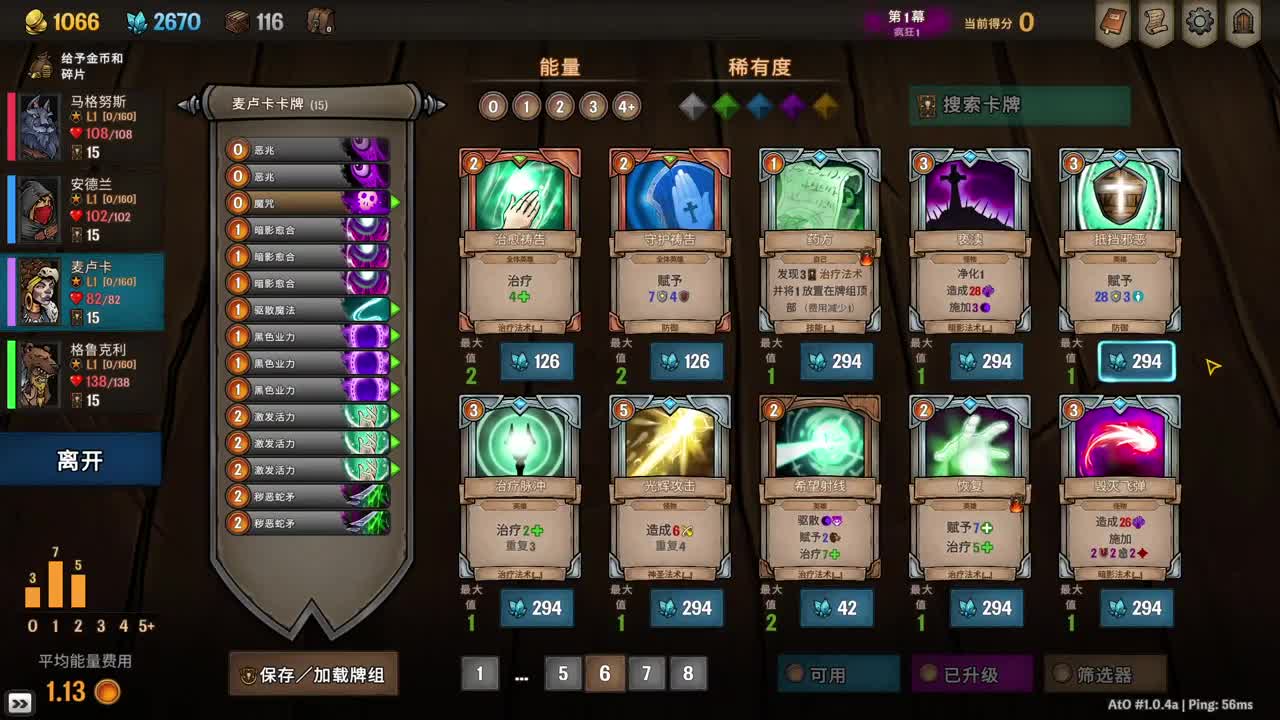This screenshot has width=1280, height=720.
Task: Open the journal book icon top right
Action: [1114, 22]
